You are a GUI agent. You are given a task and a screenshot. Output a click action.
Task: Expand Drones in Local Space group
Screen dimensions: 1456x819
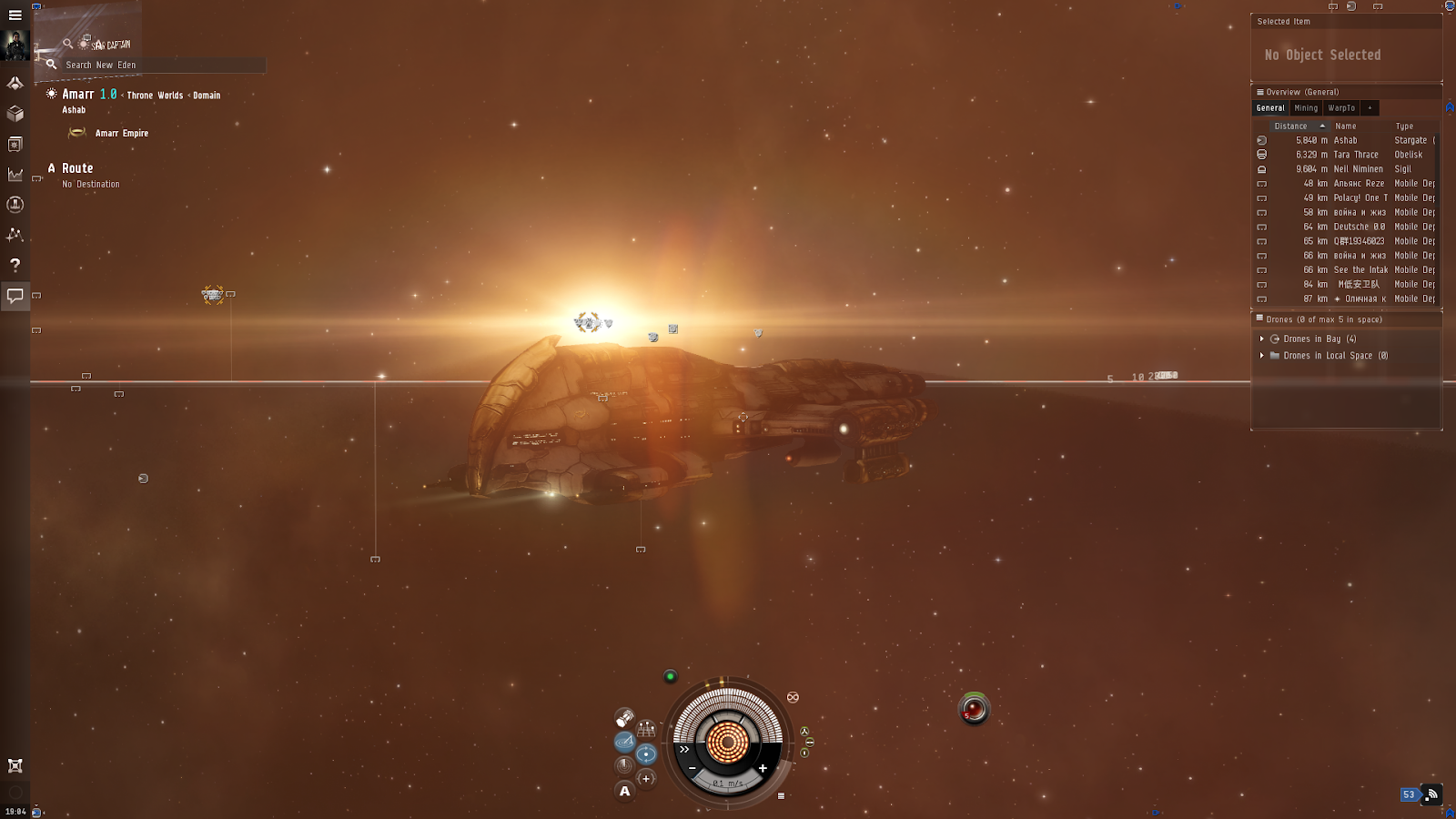click(x=1262, y=356)
